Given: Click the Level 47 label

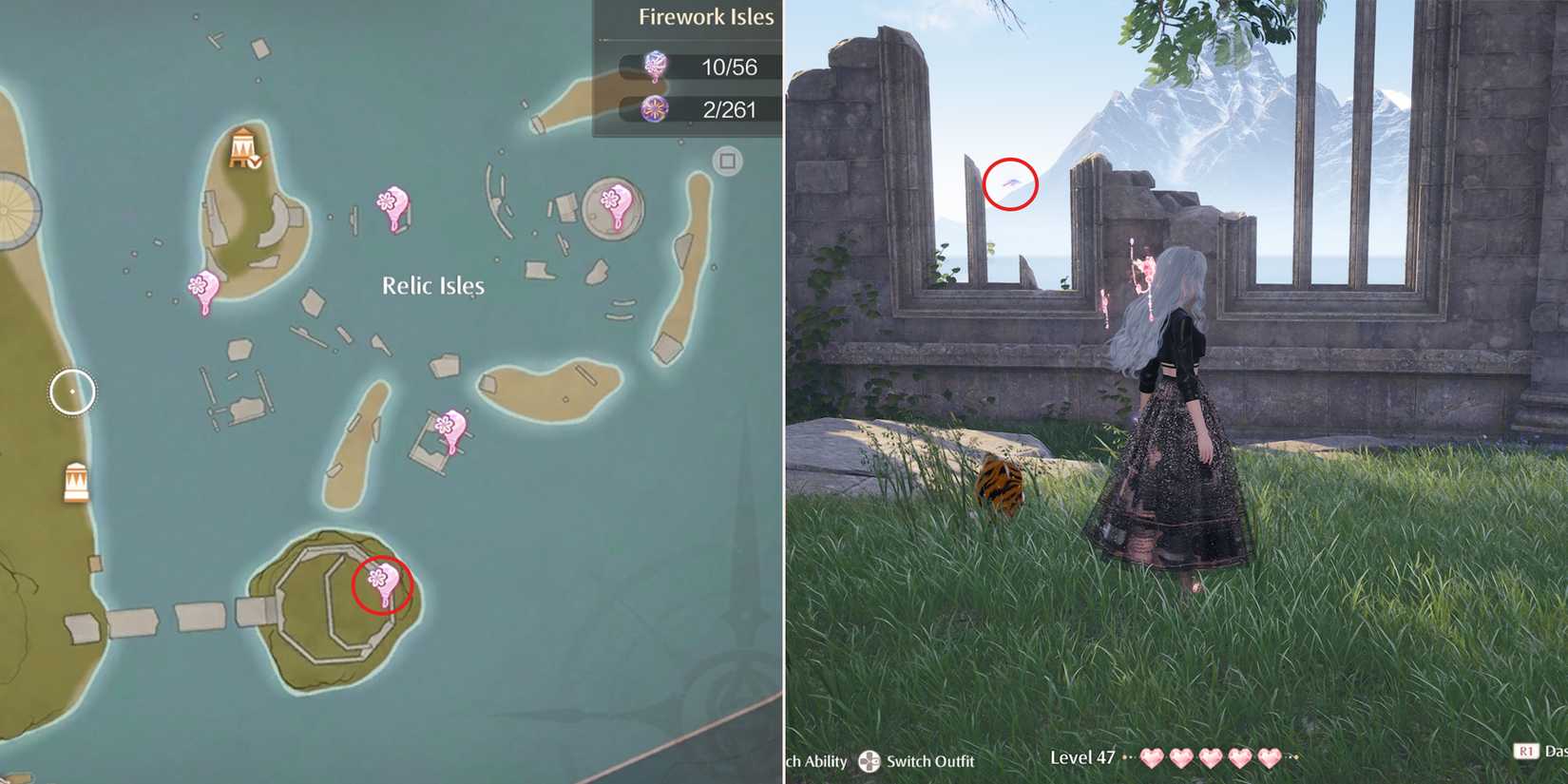Looking at the screenshot, I should click(x=1081, y=757).
